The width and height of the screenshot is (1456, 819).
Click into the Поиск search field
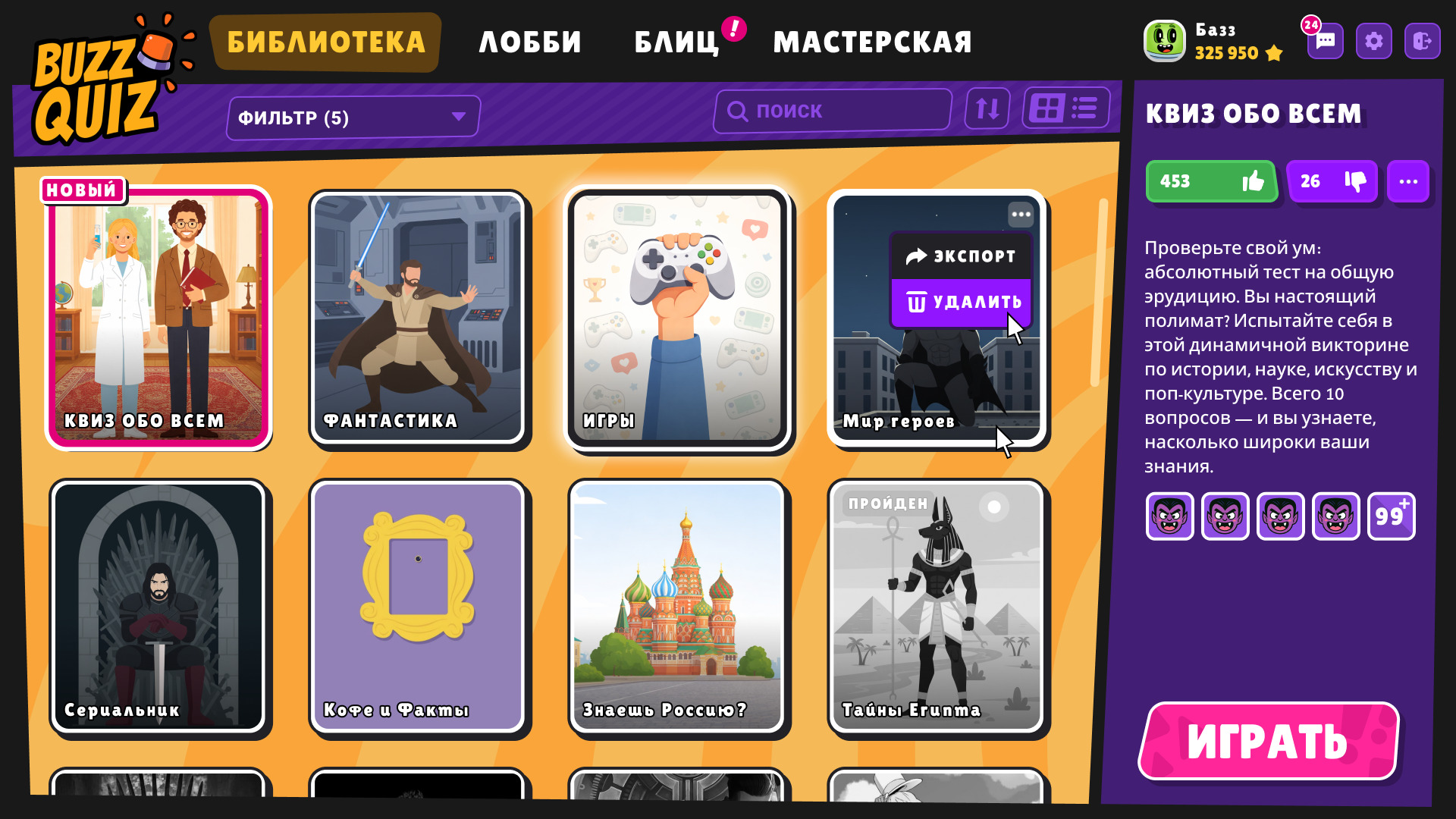[x=833, y=111]
